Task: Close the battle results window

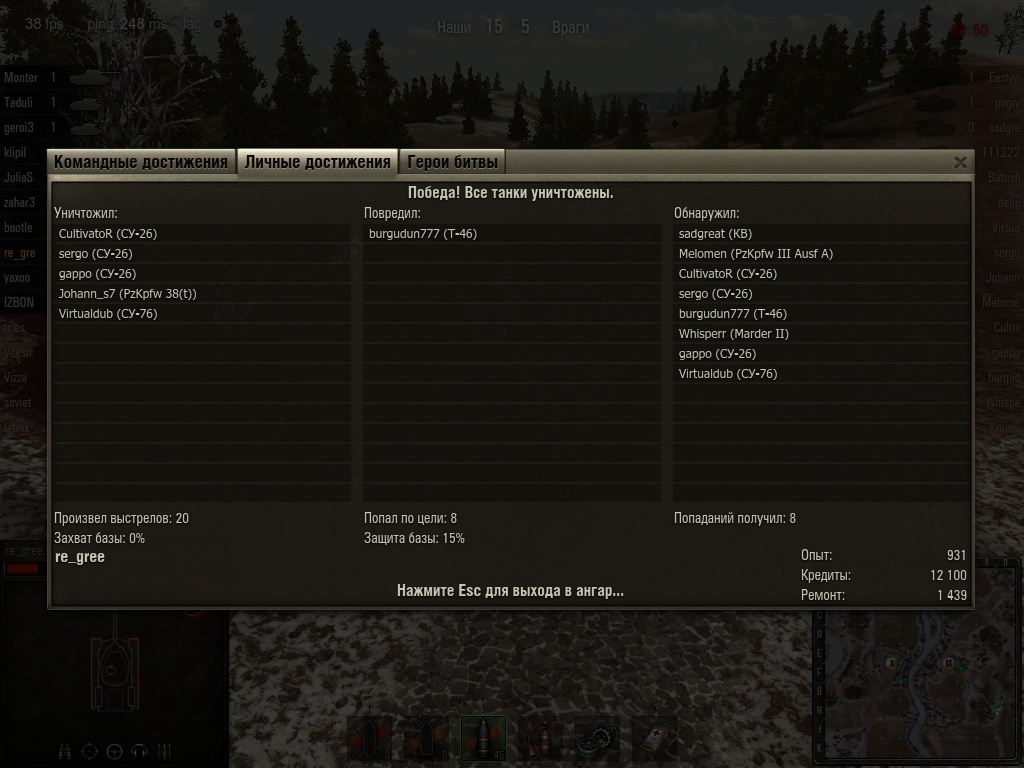Action: [x=960, y=162]
